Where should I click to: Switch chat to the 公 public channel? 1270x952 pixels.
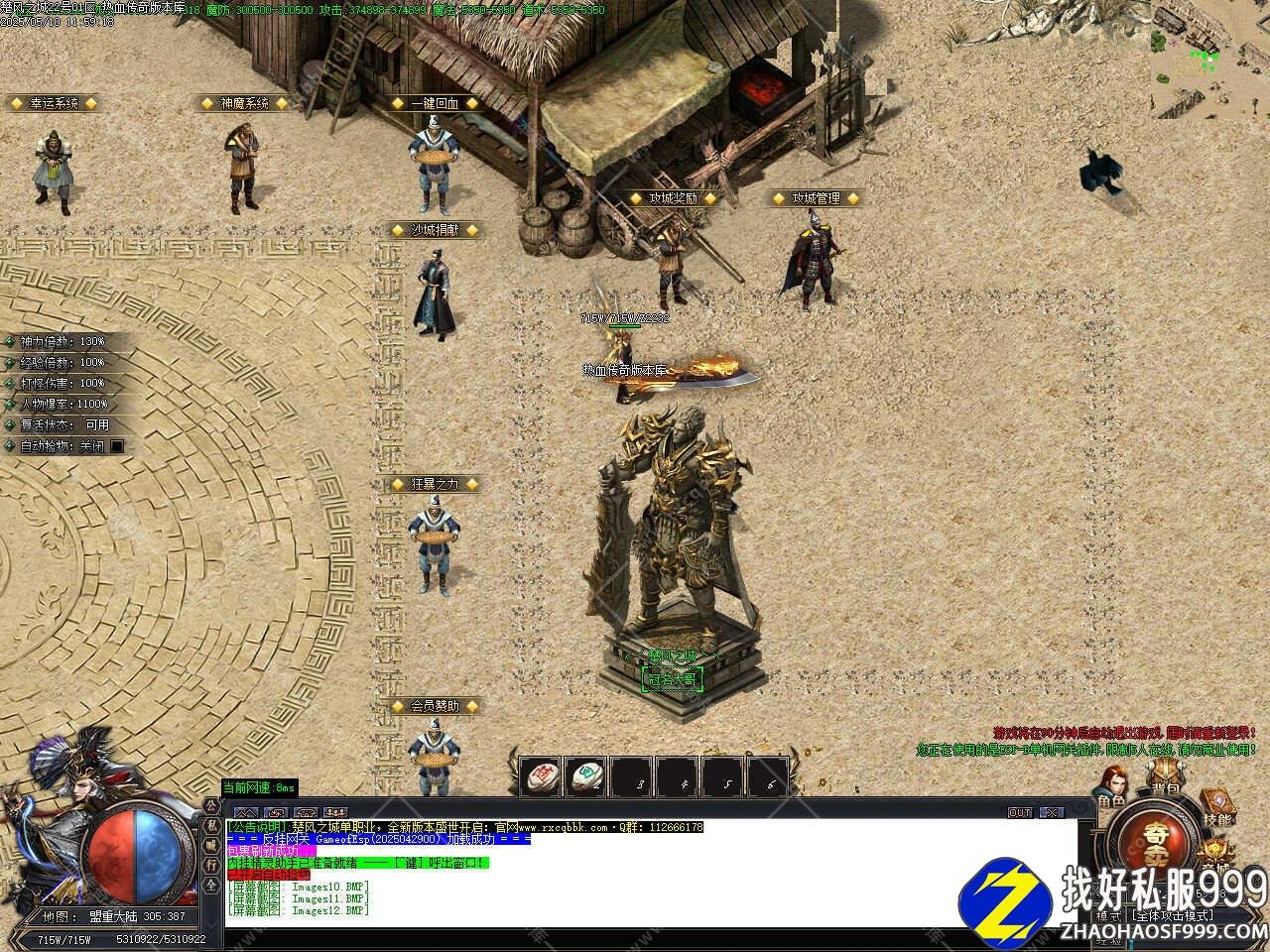point(211,806)
